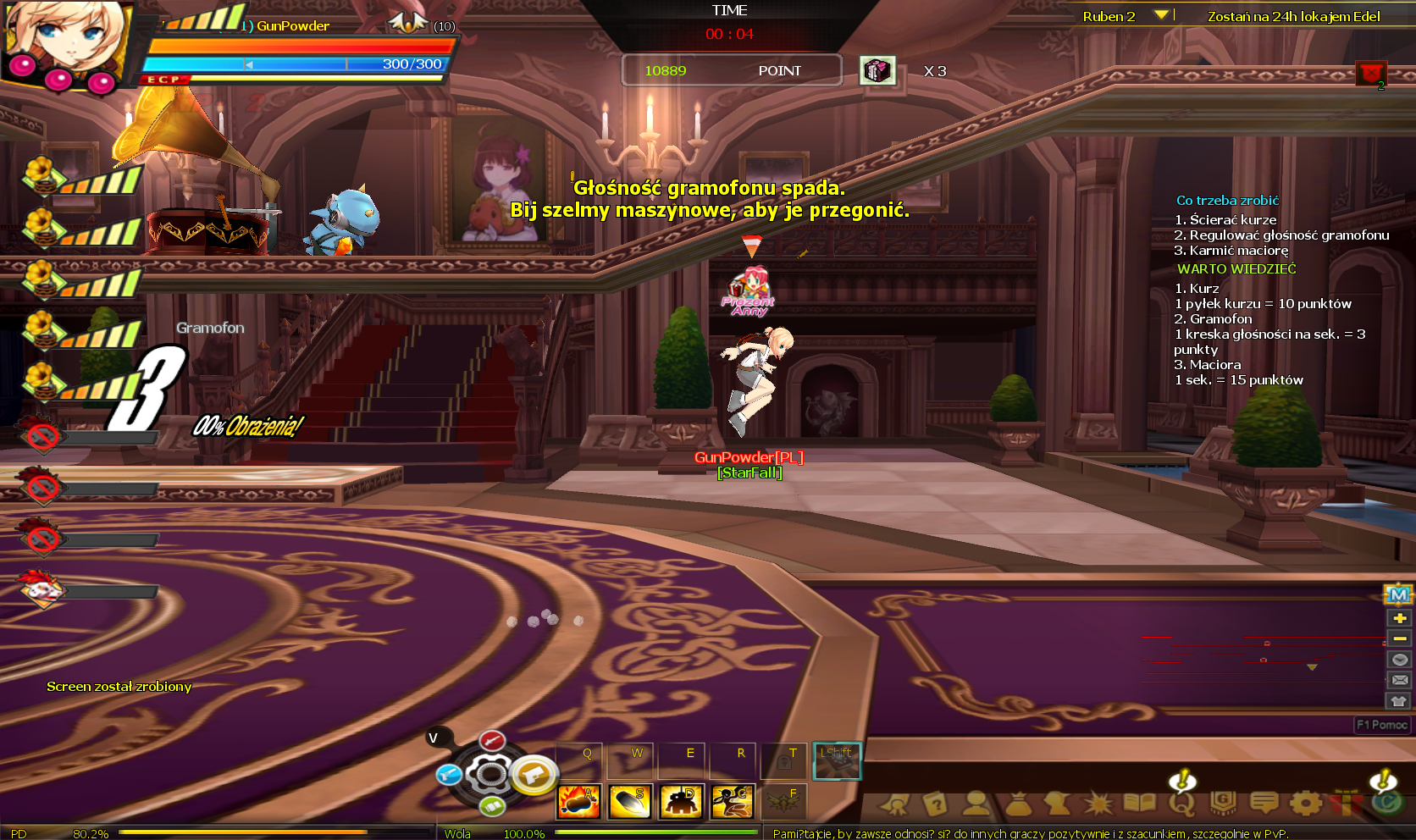Select the LShift item quick slot
This screenshot has width=1416, height=840.
(x=837, y=761)
